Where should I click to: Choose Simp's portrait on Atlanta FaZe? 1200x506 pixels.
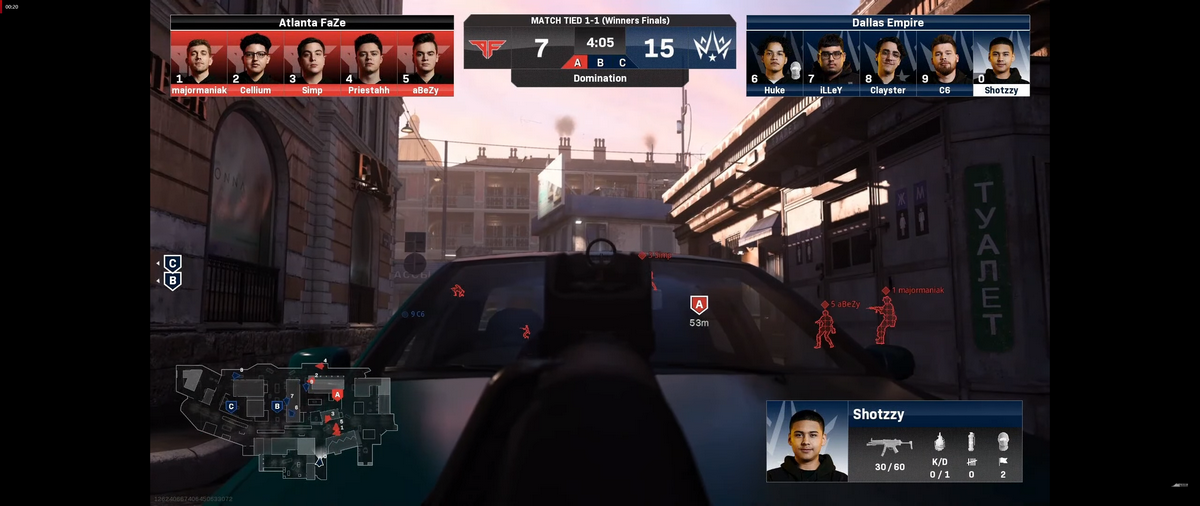coord(312,59)
